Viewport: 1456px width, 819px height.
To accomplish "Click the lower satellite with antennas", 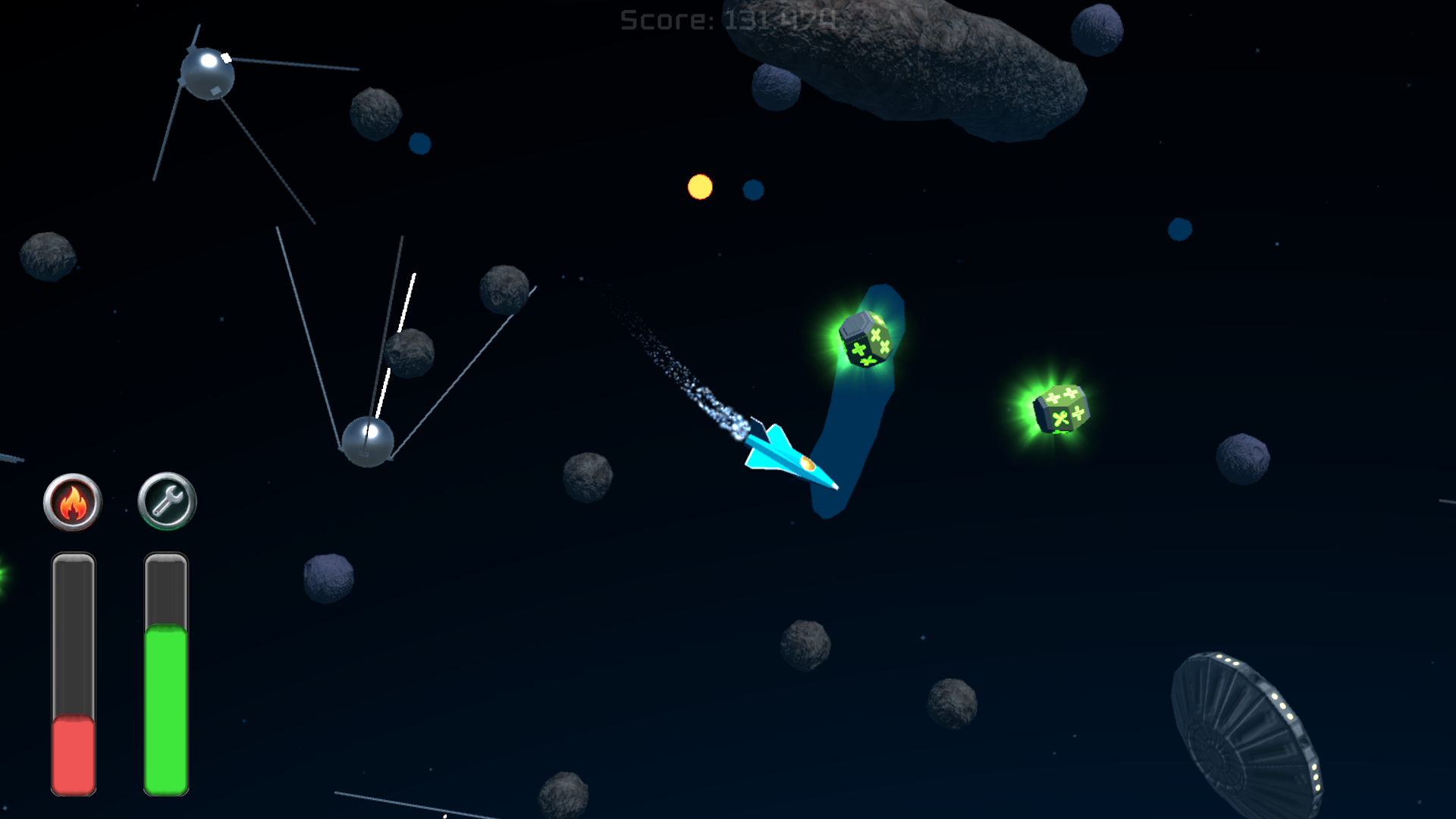I will coord(368,444).
